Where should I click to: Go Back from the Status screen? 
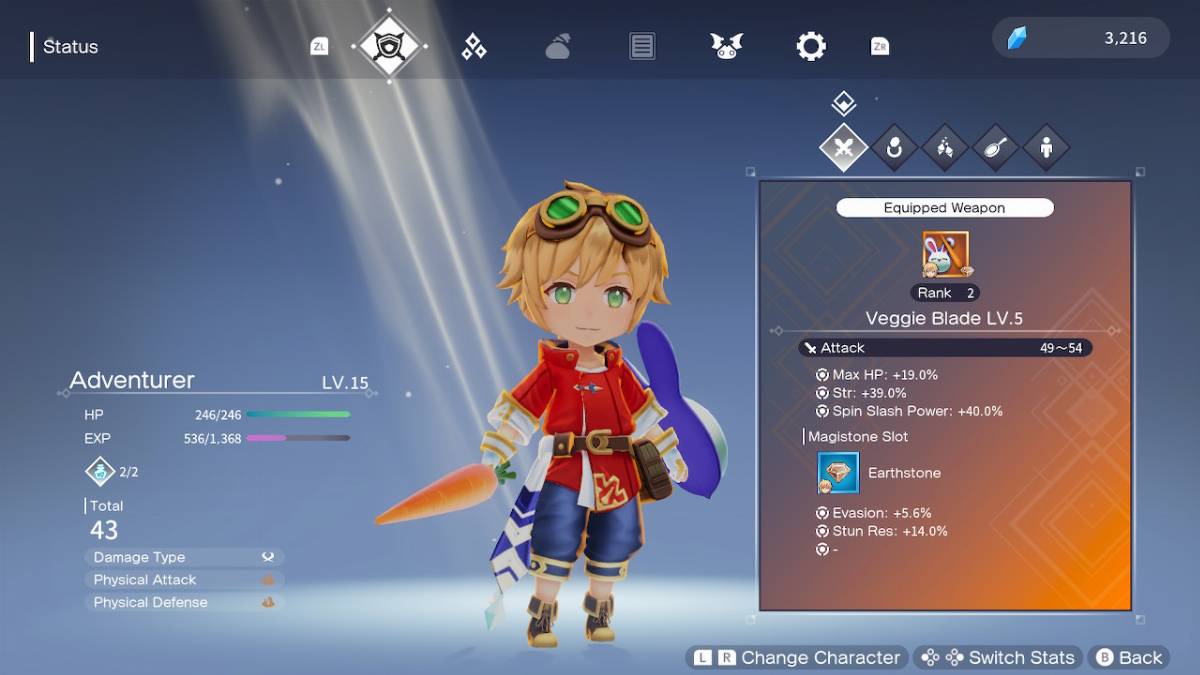point(1129,658)
